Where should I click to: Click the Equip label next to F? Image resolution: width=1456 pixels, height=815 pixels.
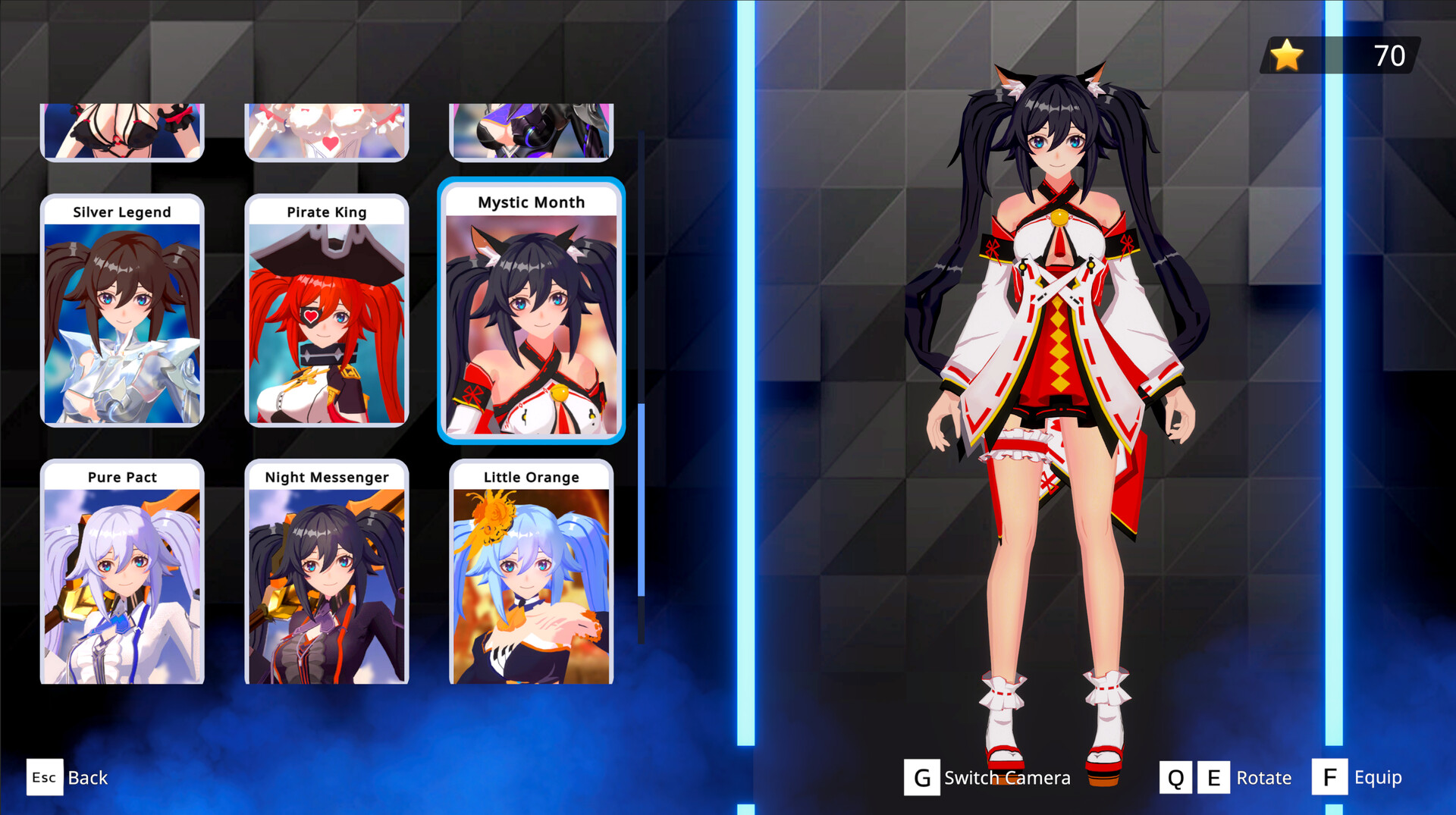point(1378,777)
